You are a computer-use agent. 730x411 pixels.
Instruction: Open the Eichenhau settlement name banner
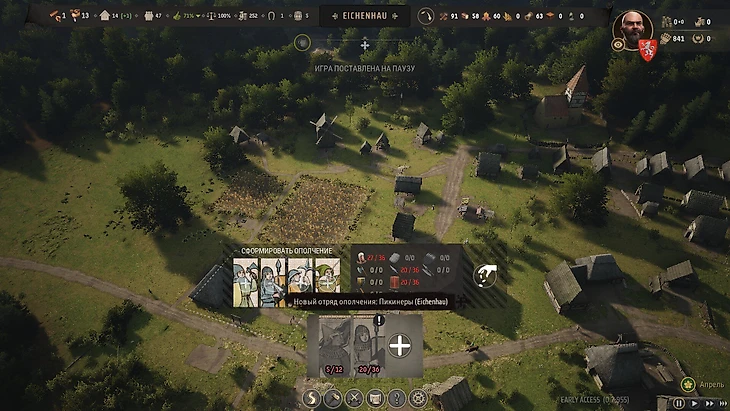click(x=365, y=16)
